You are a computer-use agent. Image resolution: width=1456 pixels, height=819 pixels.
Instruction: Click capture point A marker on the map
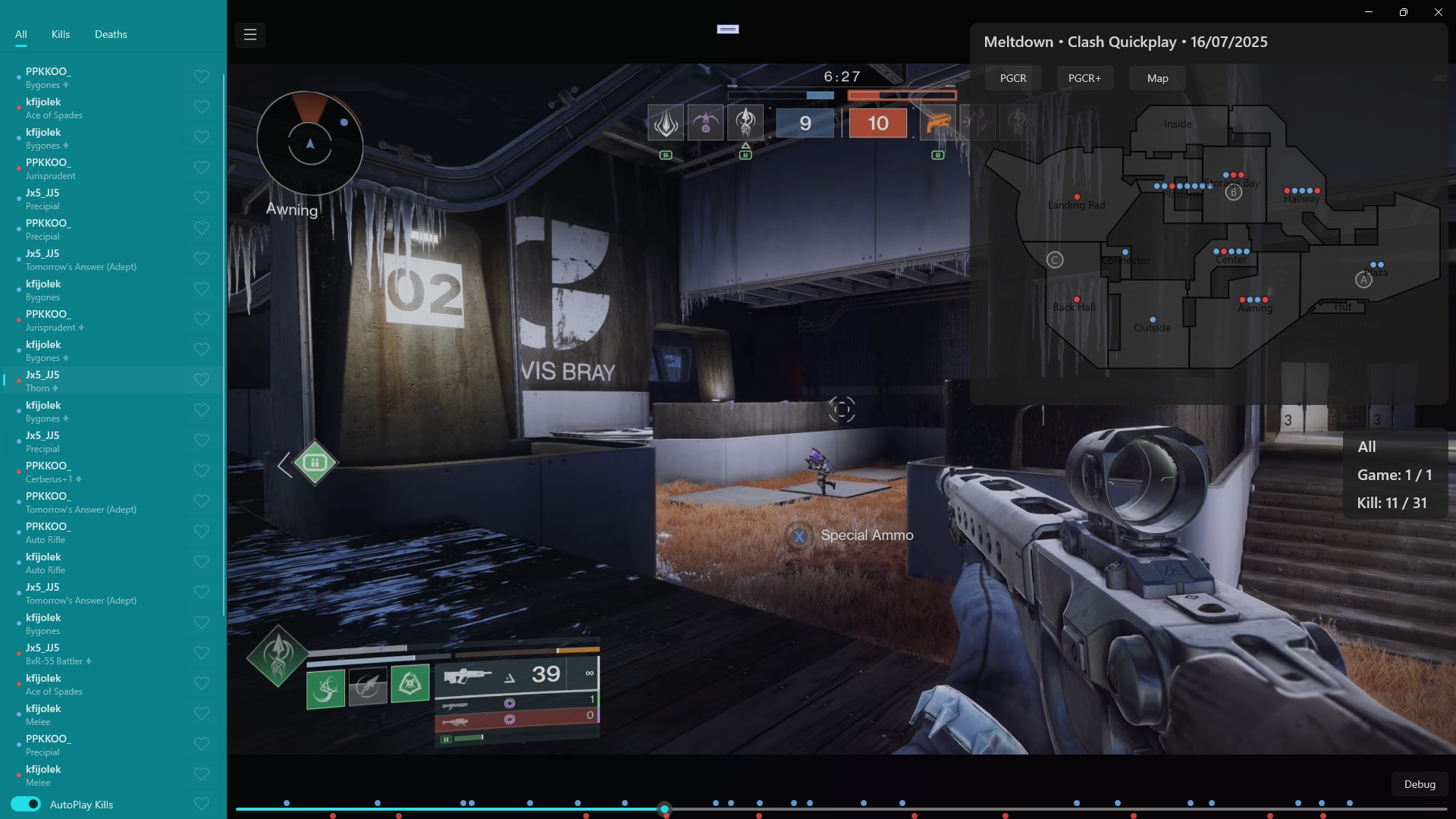coord(1363,279)
